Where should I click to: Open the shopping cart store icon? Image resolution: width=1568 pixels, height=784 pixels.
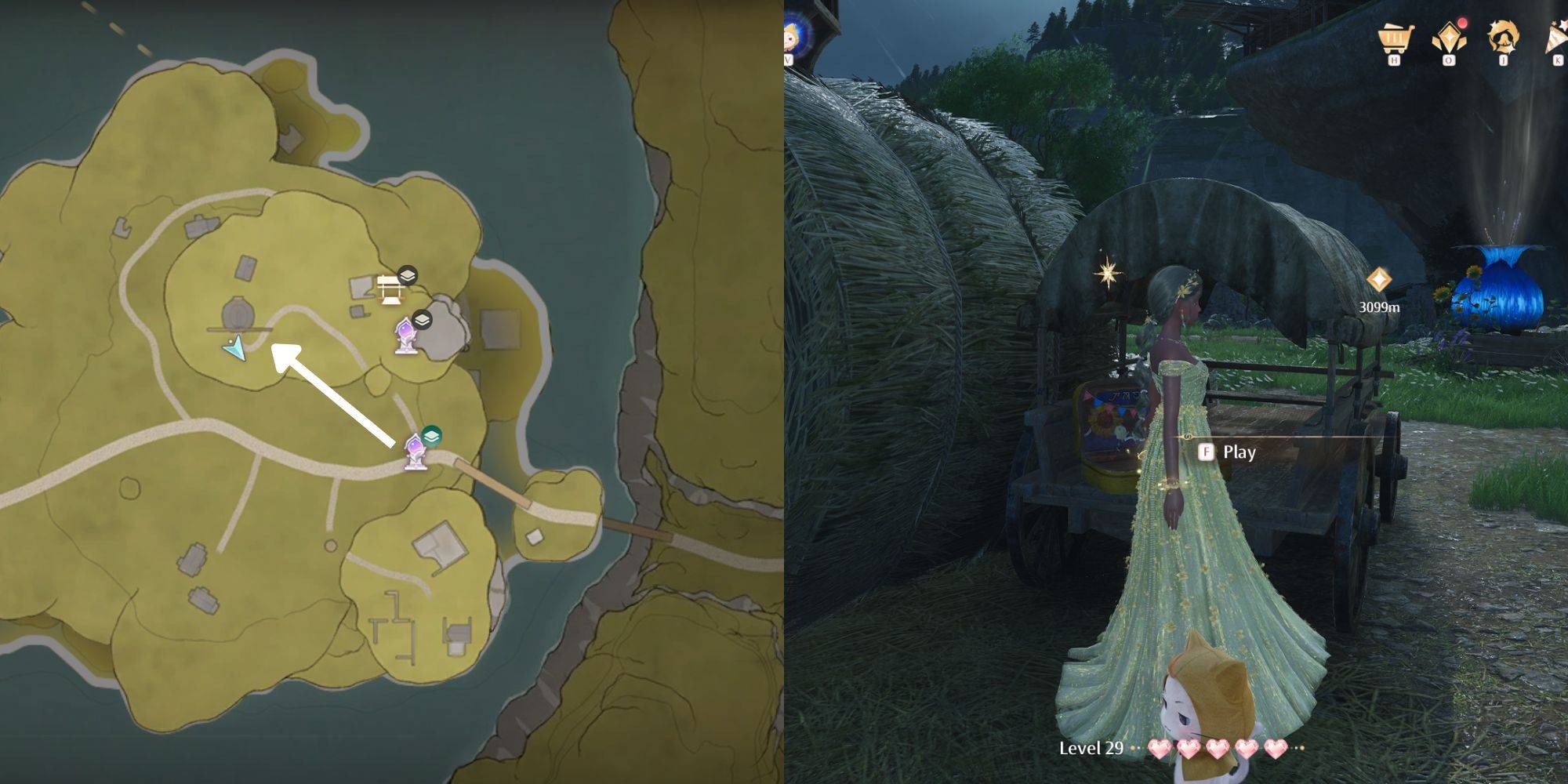[1395, 38]
